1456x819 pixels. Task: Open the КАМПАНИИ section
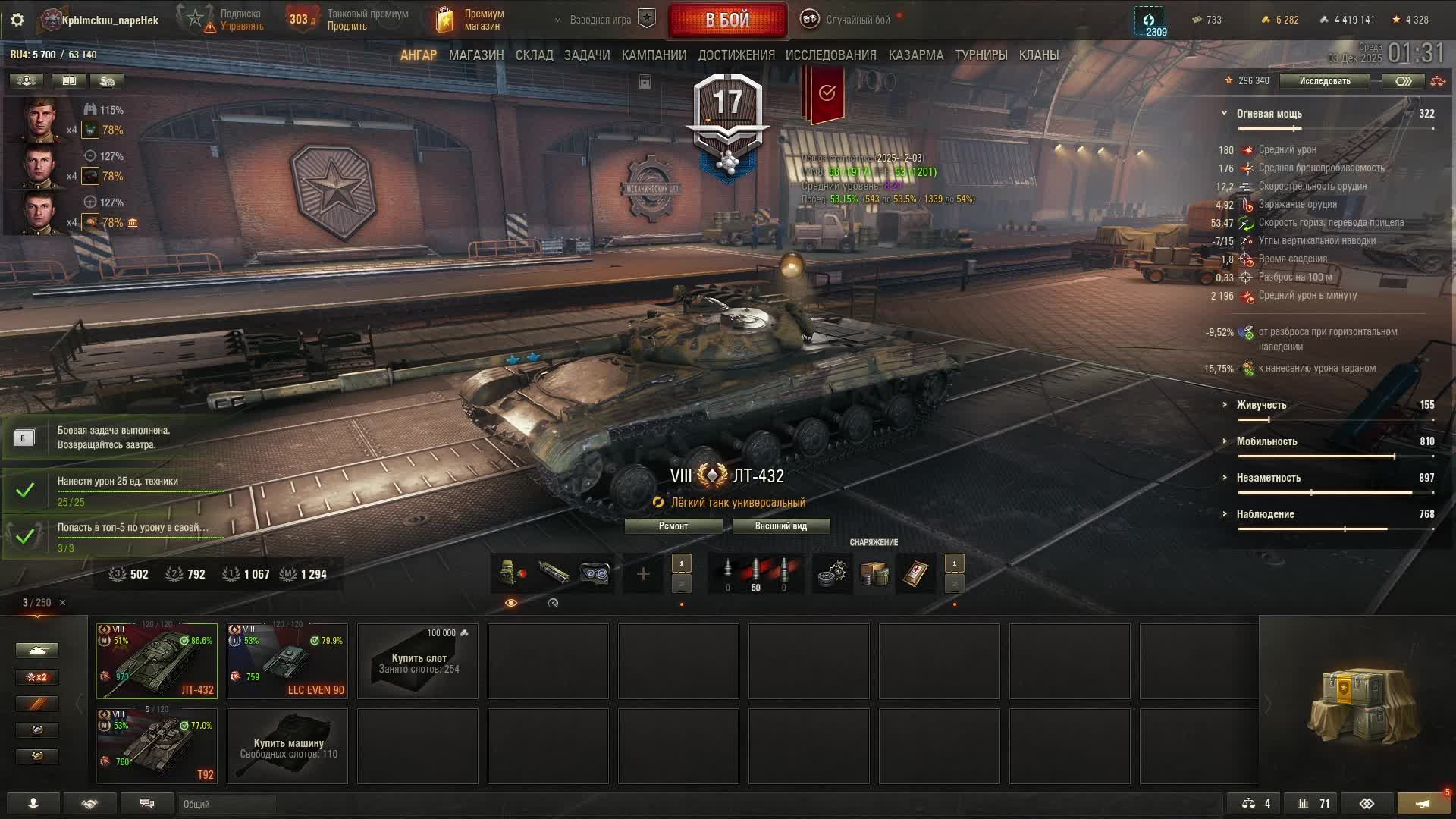pyautogui.click(x=653, y=55)
